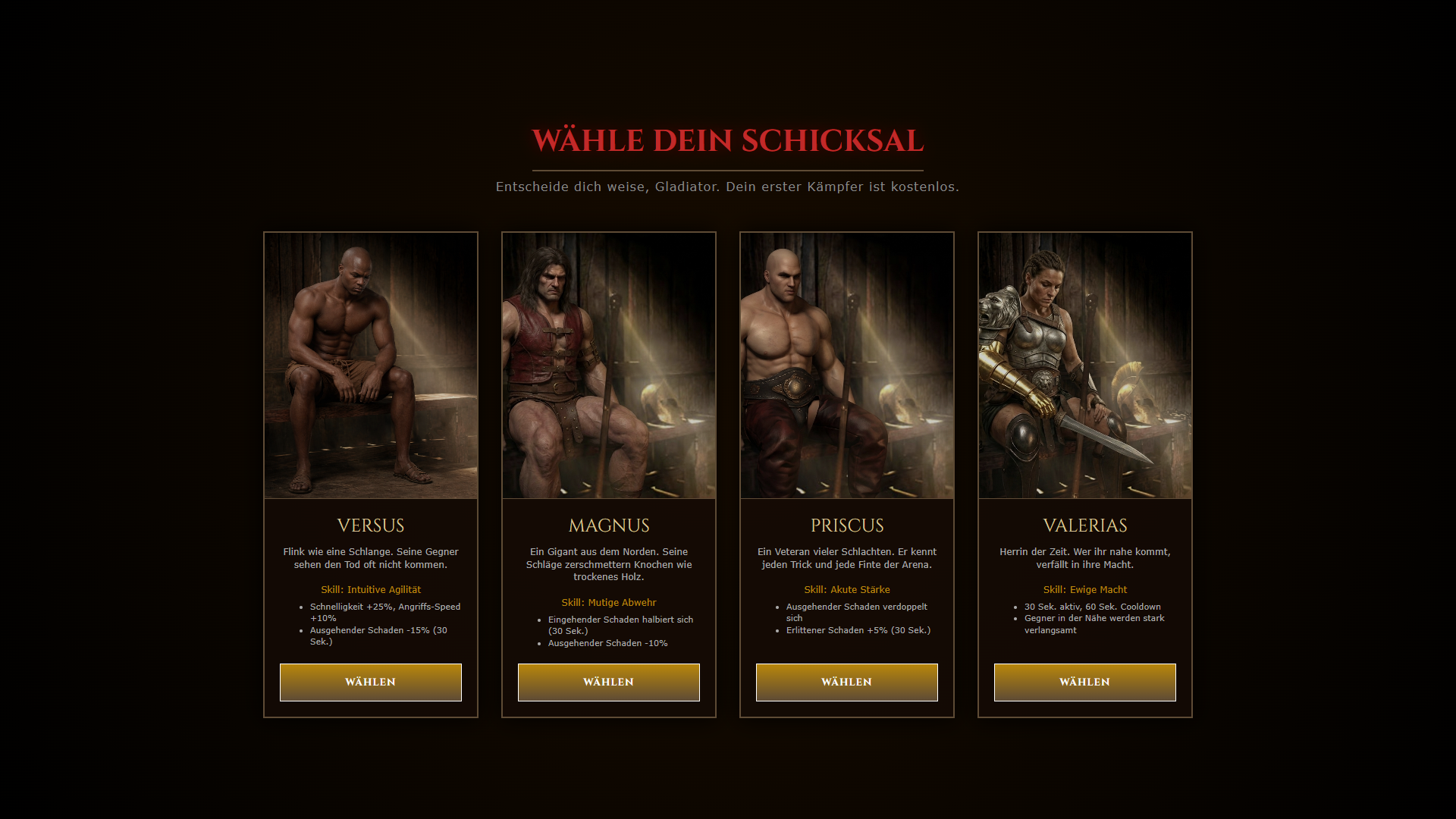Confirm Valerias with her Wählen button

[x=1084, y=682]
